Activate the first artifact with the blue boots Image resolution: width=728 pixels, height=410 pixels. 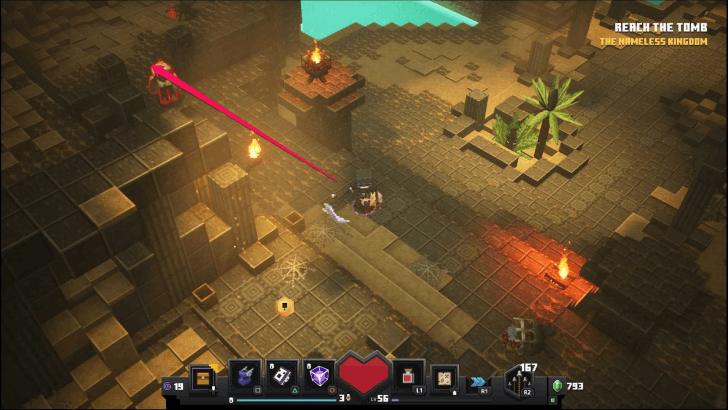pos(245,375)
